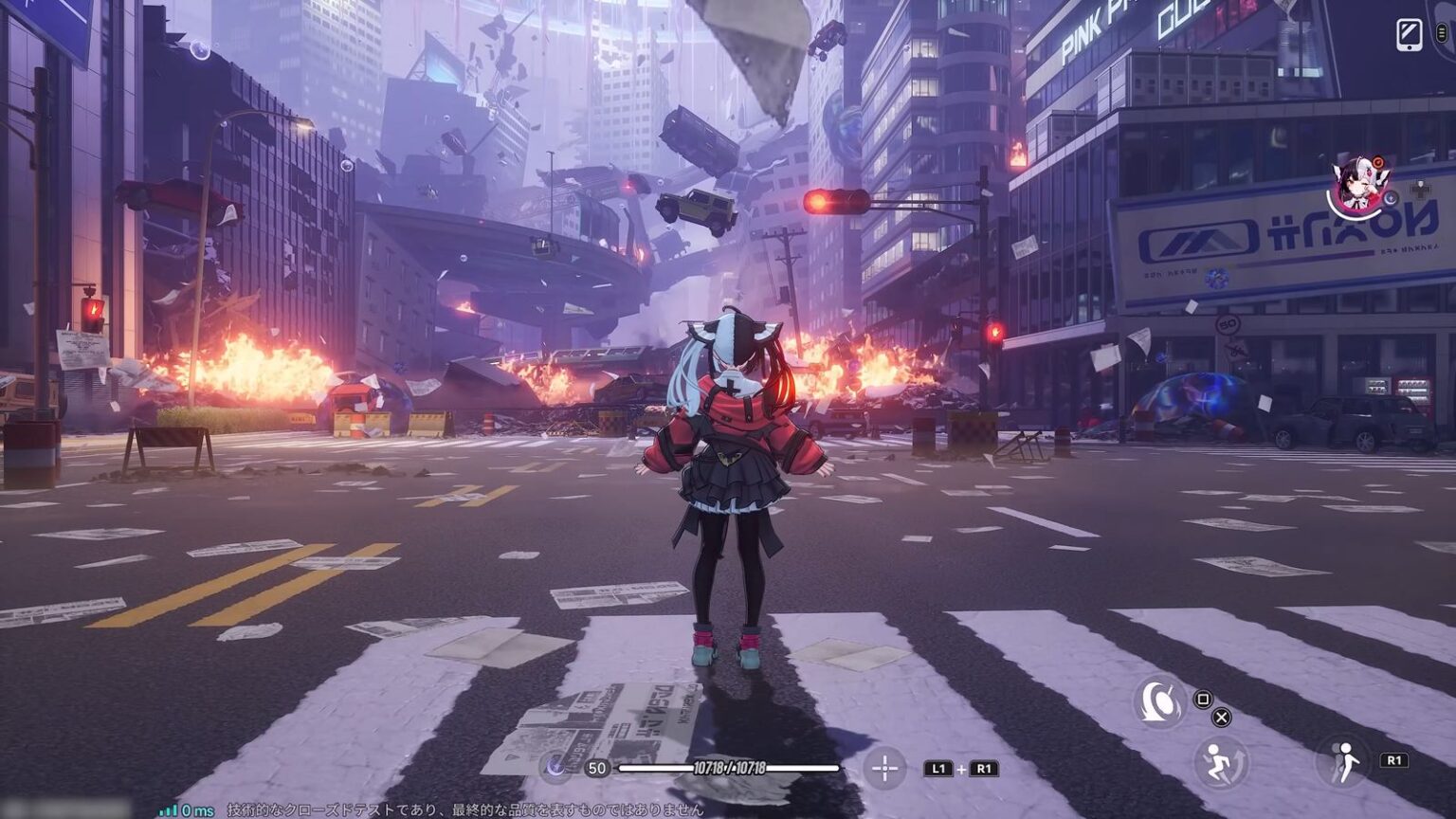1456x819 pixels.
Task: Click the R1 badge beside the plus sign
Action: coord(983,769)
